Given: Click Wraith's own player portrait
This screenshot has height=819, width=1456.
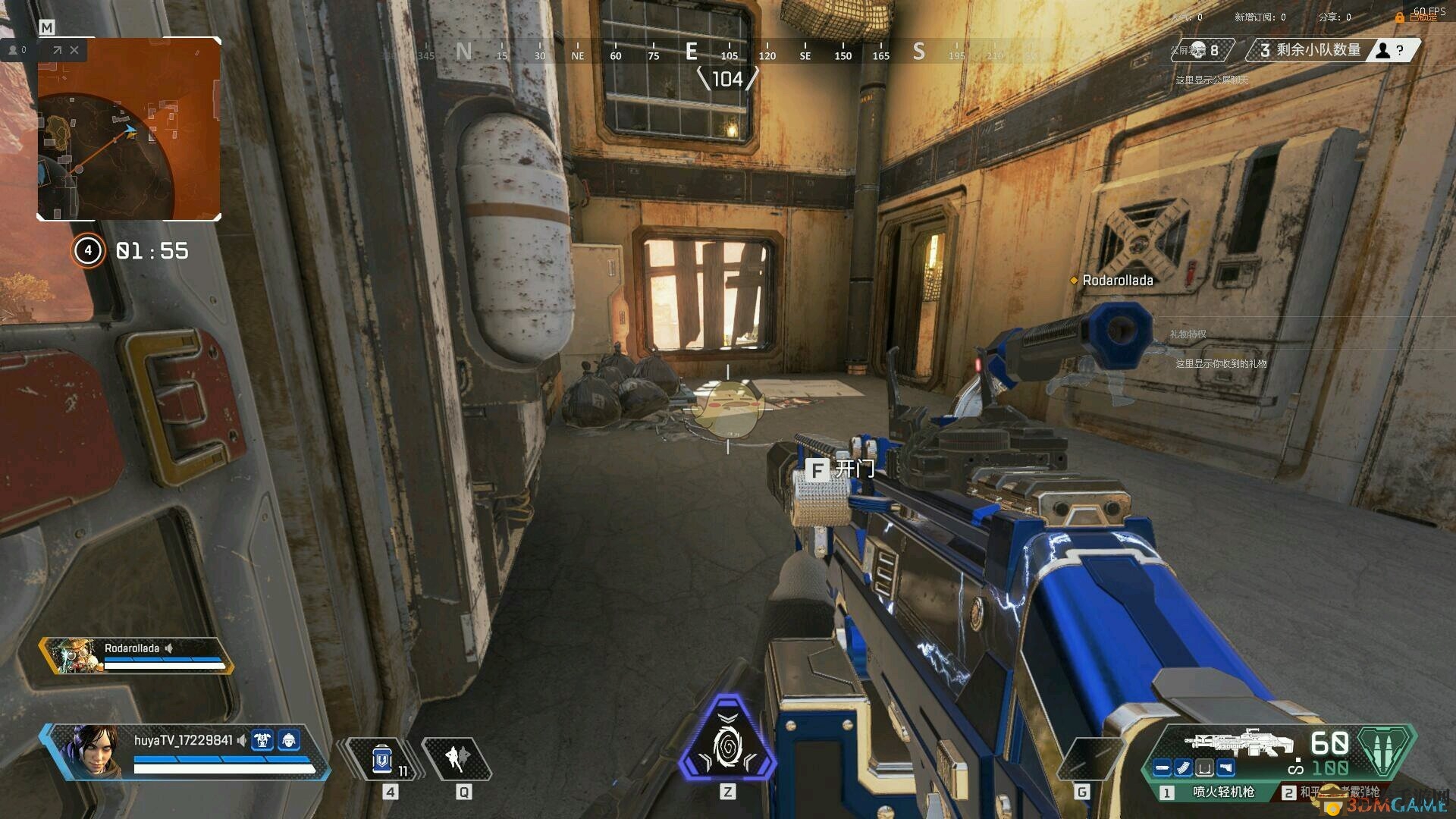Looking at the screenshot, I should click(x=95, y=751).
